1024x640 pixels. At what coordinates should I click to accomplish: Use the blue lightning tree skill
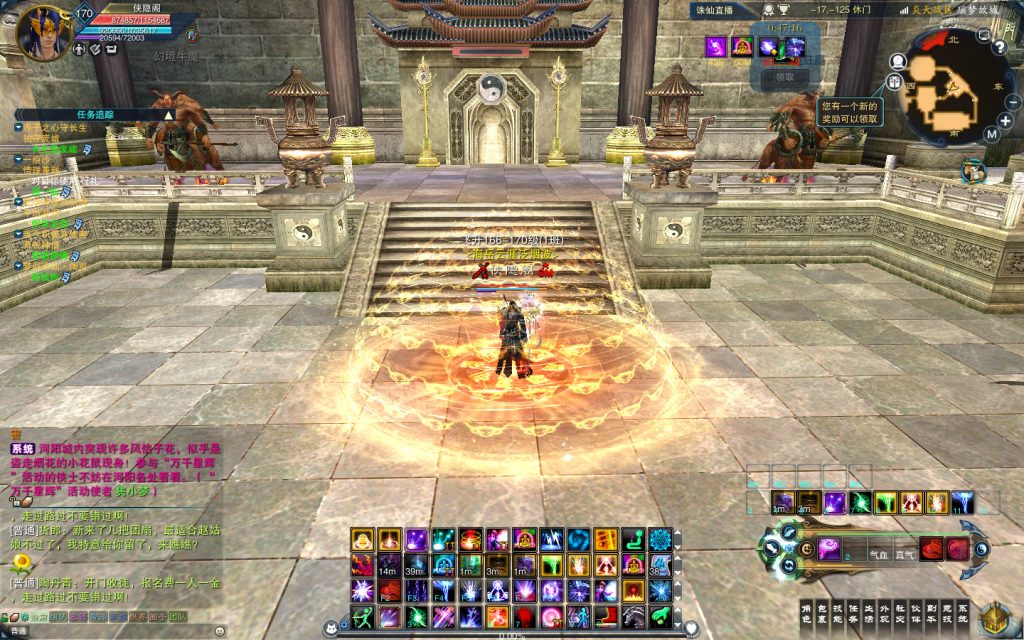click(962, 503)
